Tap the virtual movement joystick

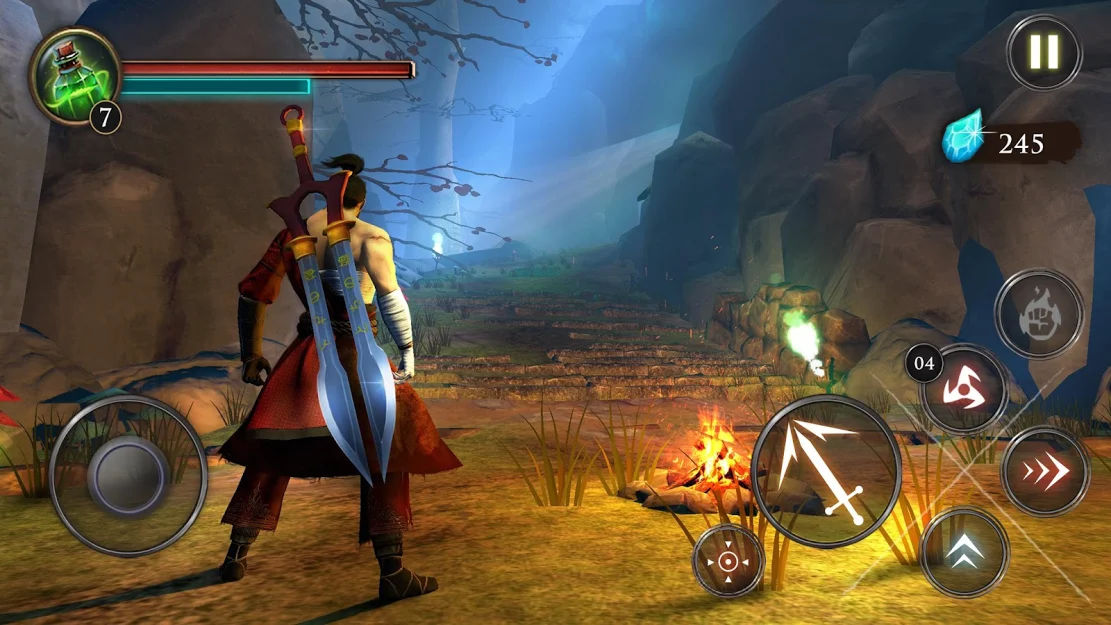[127, 474]
